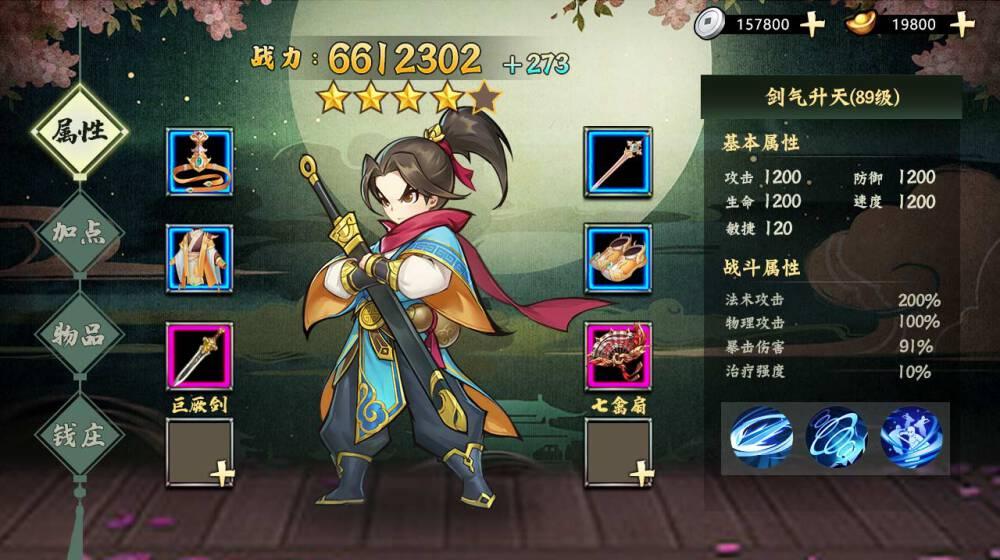The height and width of the screenshot is (560, 1000).
Task: Select the 巨厥剑 sword slot
Action: pos(200,355)
